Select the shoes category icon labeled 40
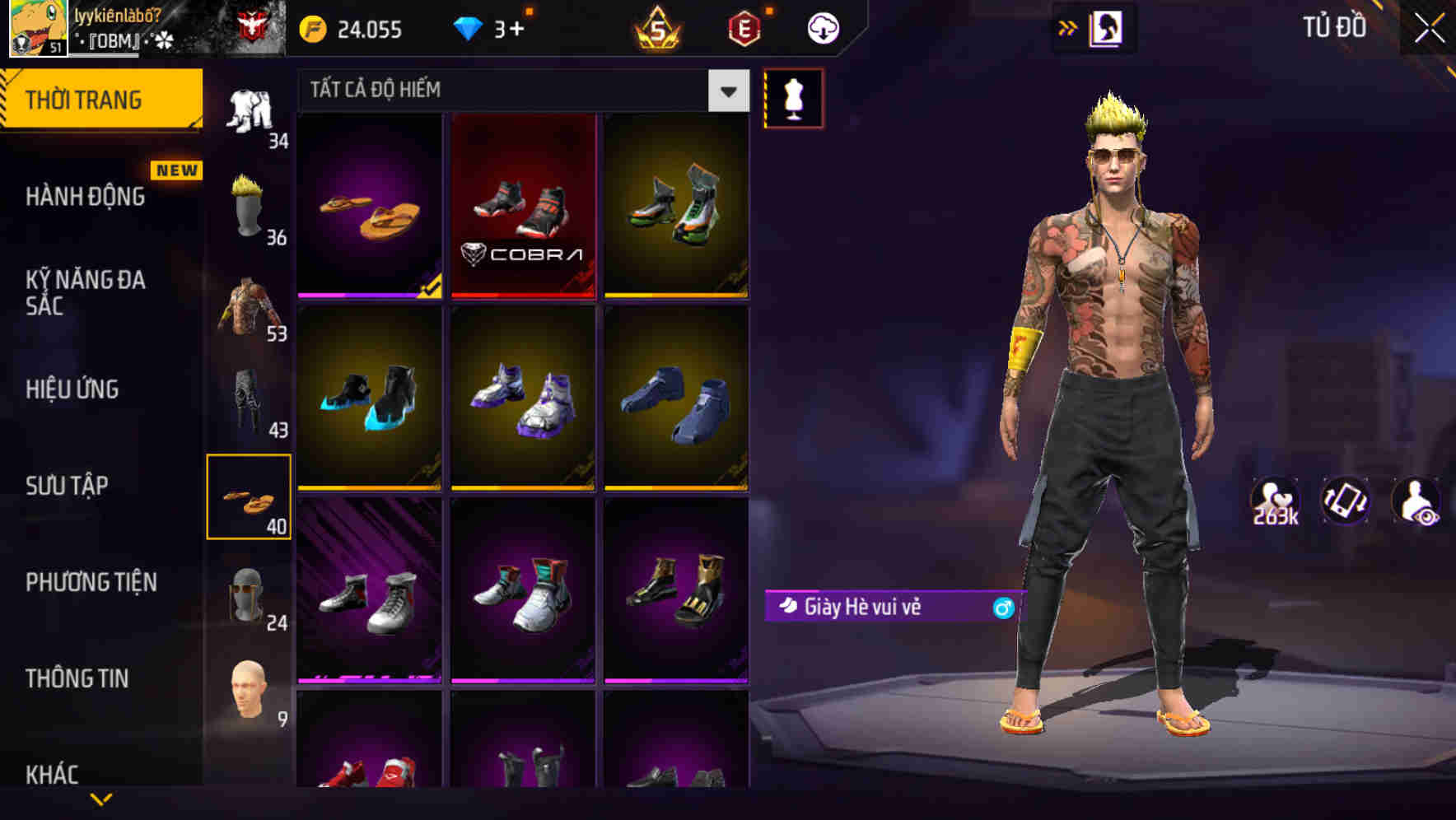 [250, 498]
